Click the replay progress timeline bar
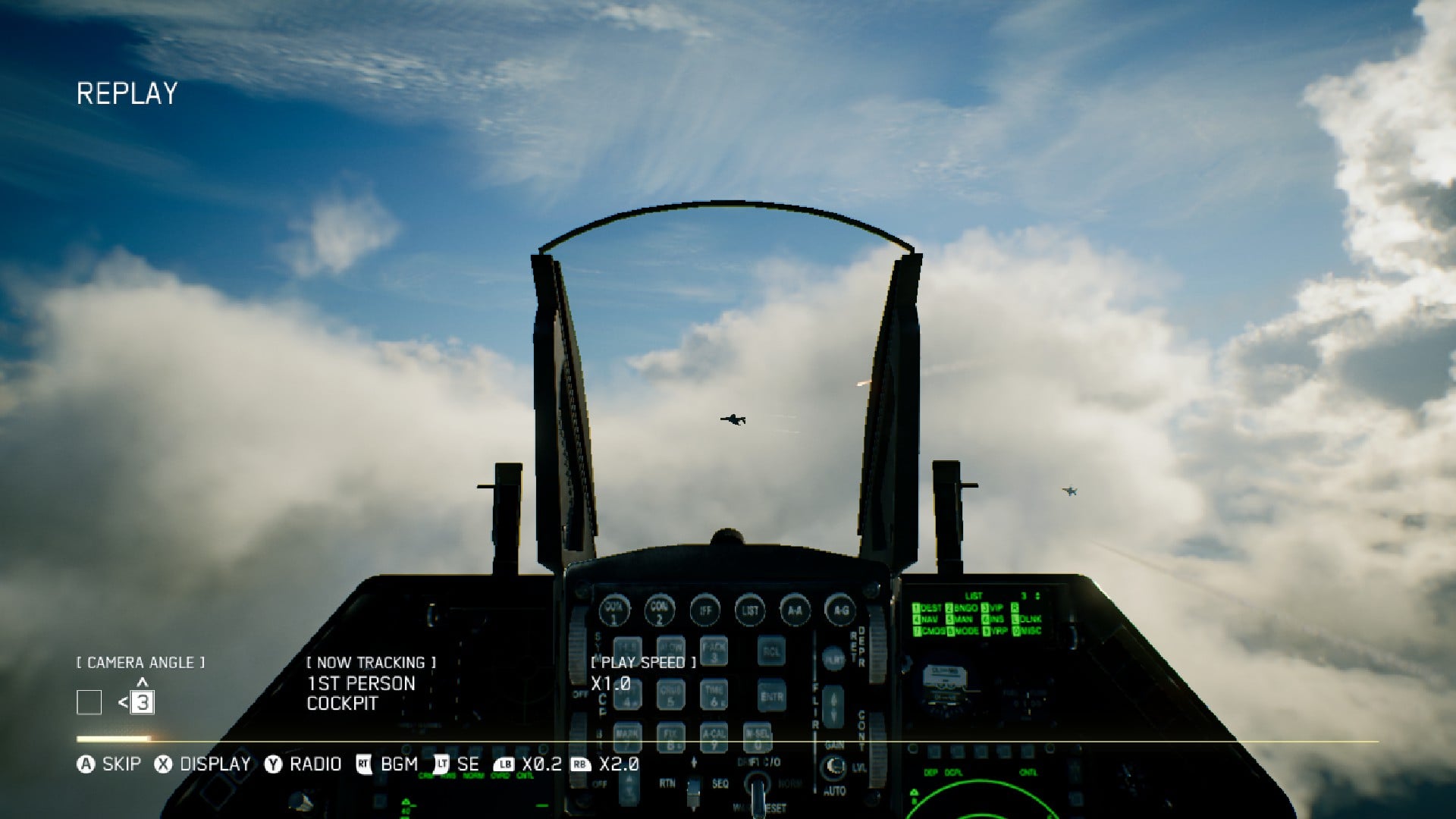Screen dimensions: 1456x819 (x=726, y=740)
